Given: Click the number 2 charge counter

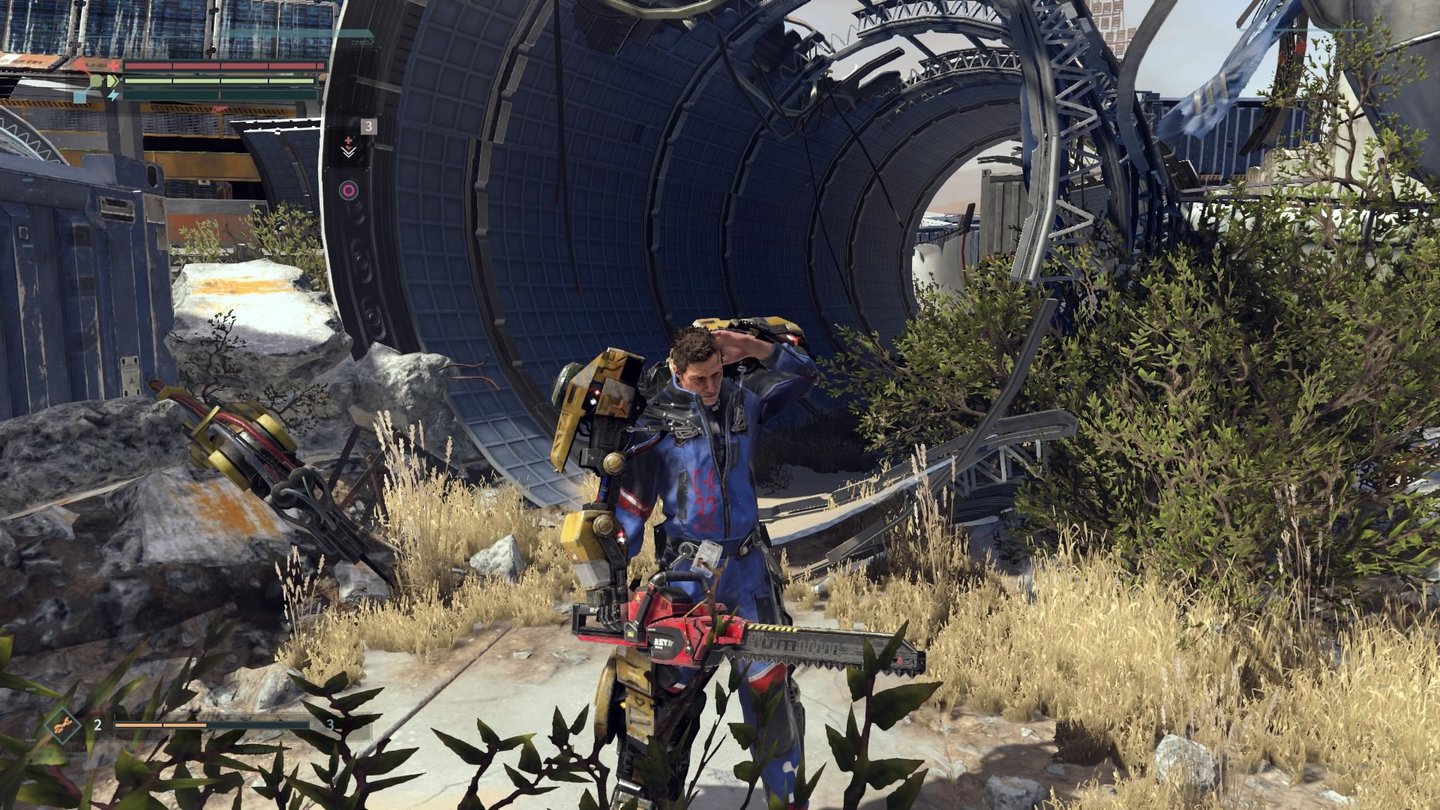Looking at the screenshot, I should click(98, 724).
